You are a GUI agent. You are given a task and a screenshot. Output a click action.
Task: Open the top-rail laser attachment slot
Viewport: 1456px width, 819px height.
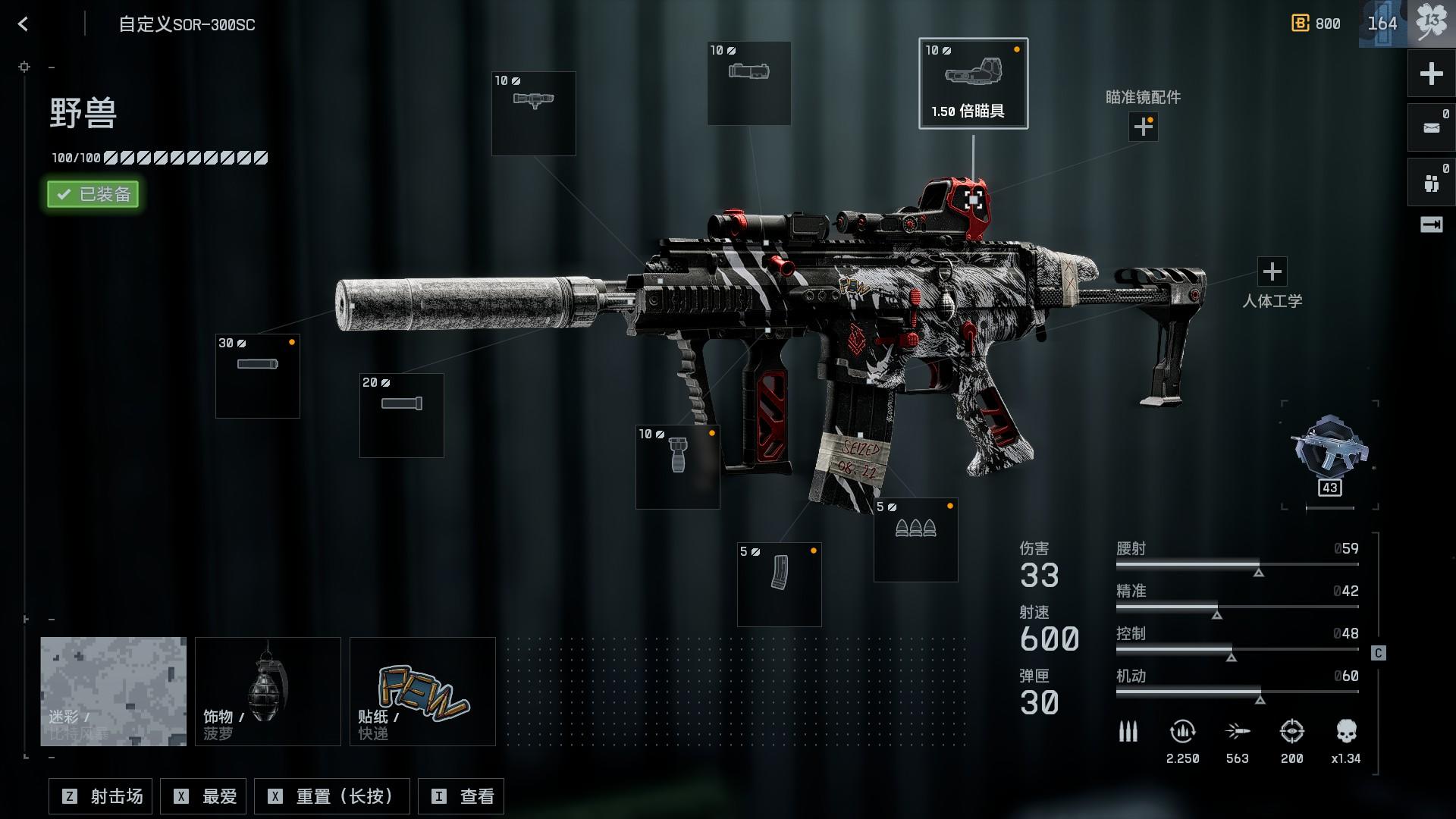coord(533,114)
